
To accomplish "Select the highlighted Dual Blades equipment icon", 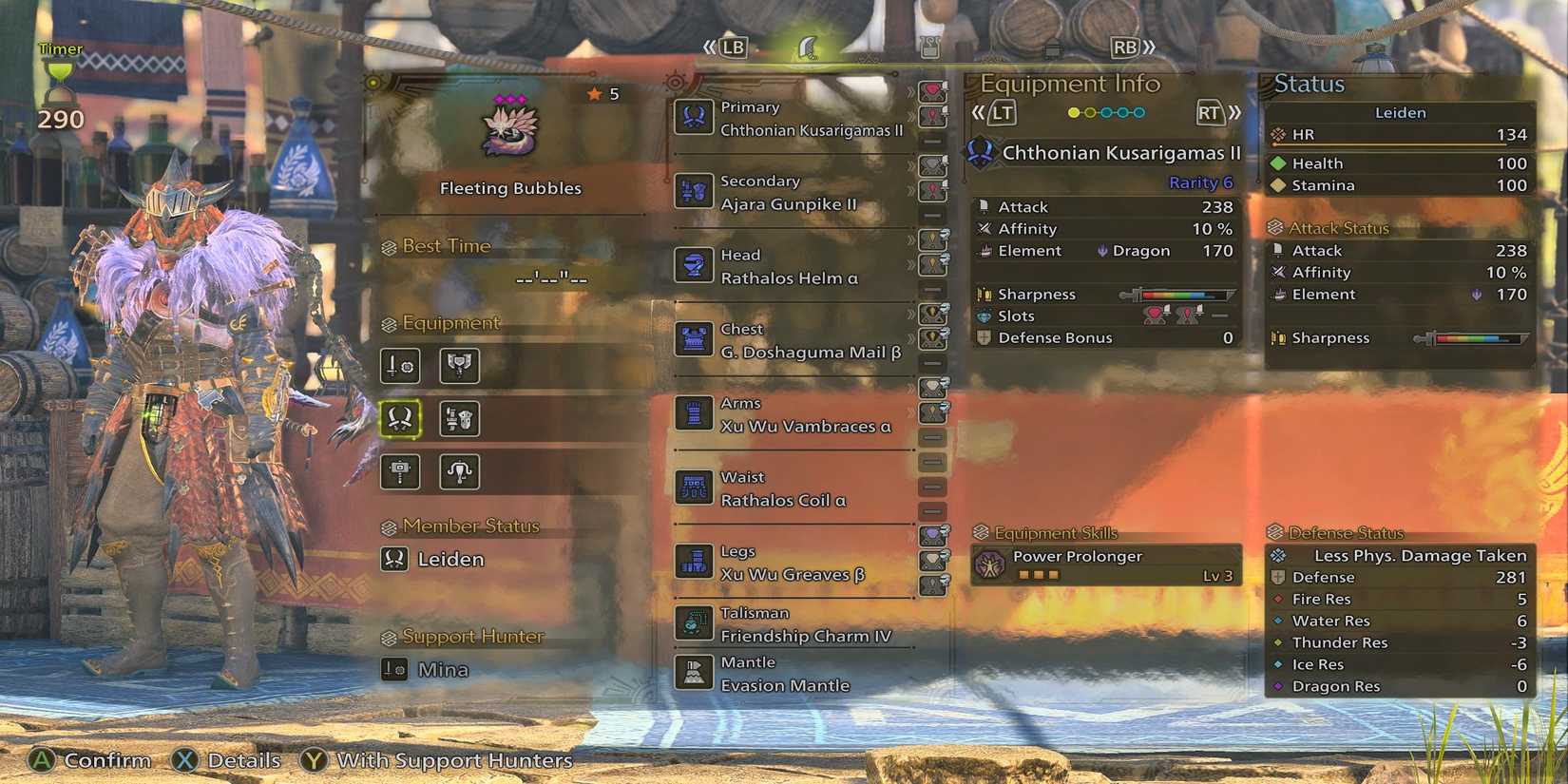I will click(399, 418).
